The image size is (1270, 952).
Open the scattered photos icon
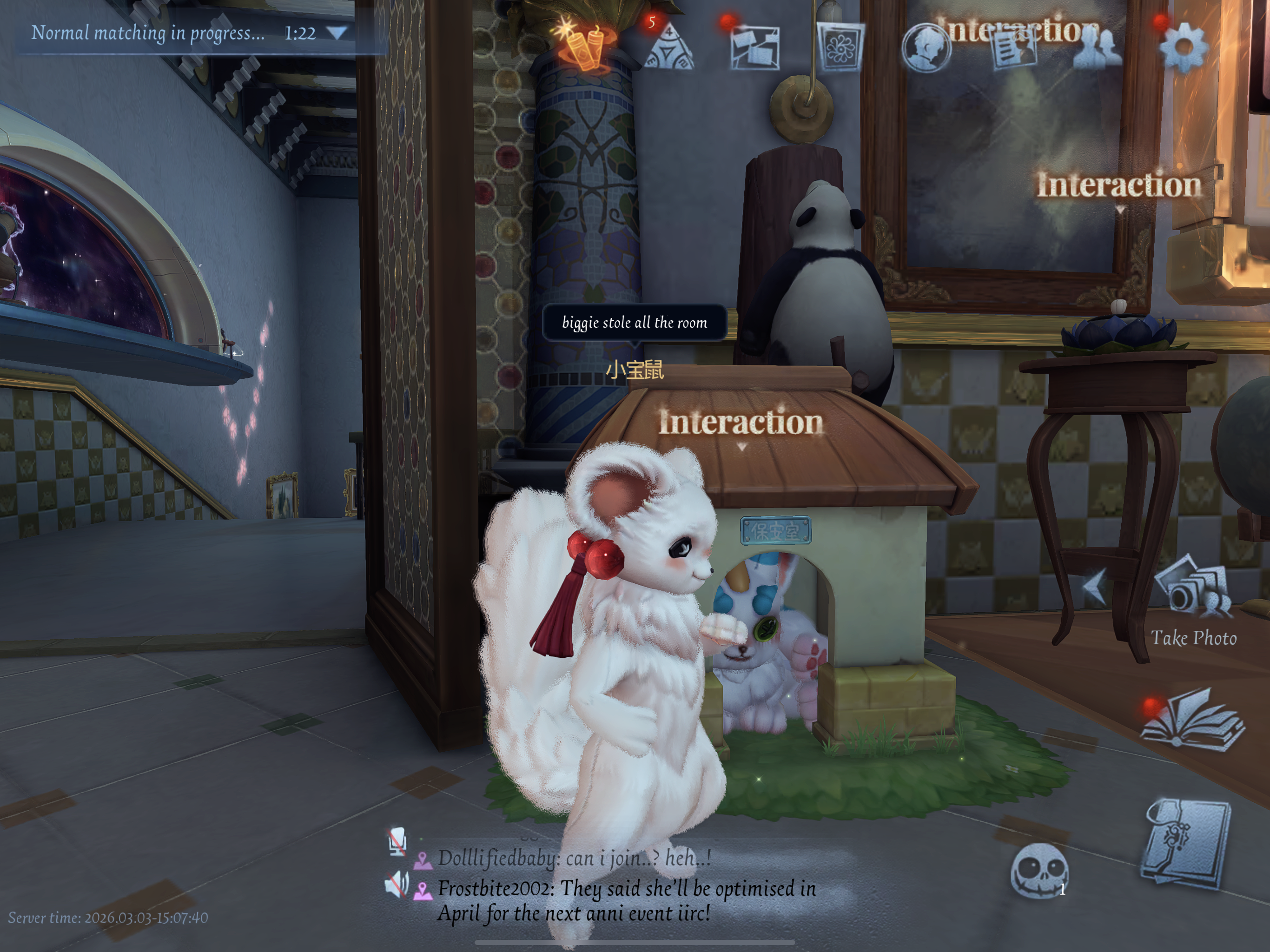tap(754, 47)
